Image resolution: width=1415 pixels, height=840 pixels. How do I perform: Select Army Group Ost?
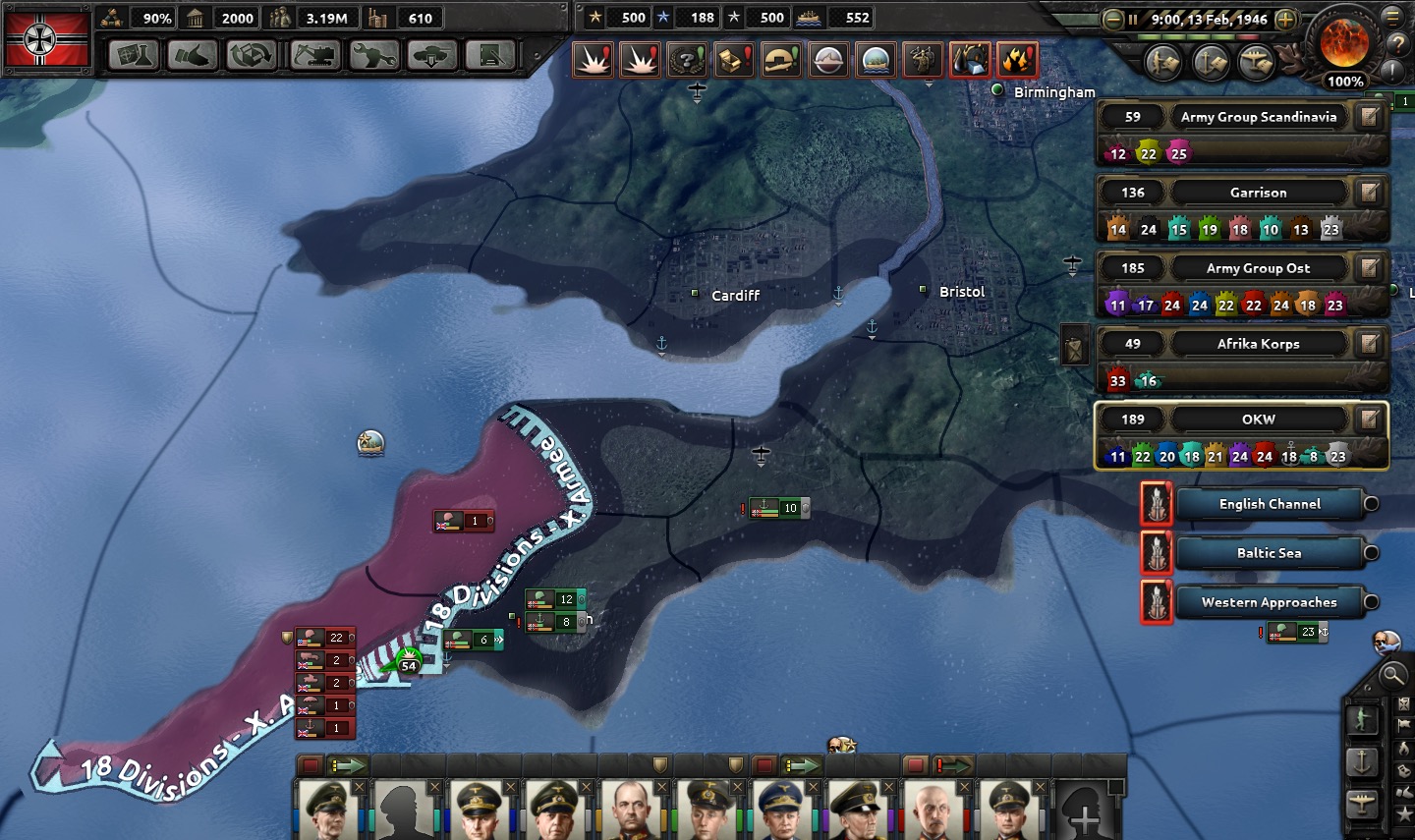coord(1258,268)
